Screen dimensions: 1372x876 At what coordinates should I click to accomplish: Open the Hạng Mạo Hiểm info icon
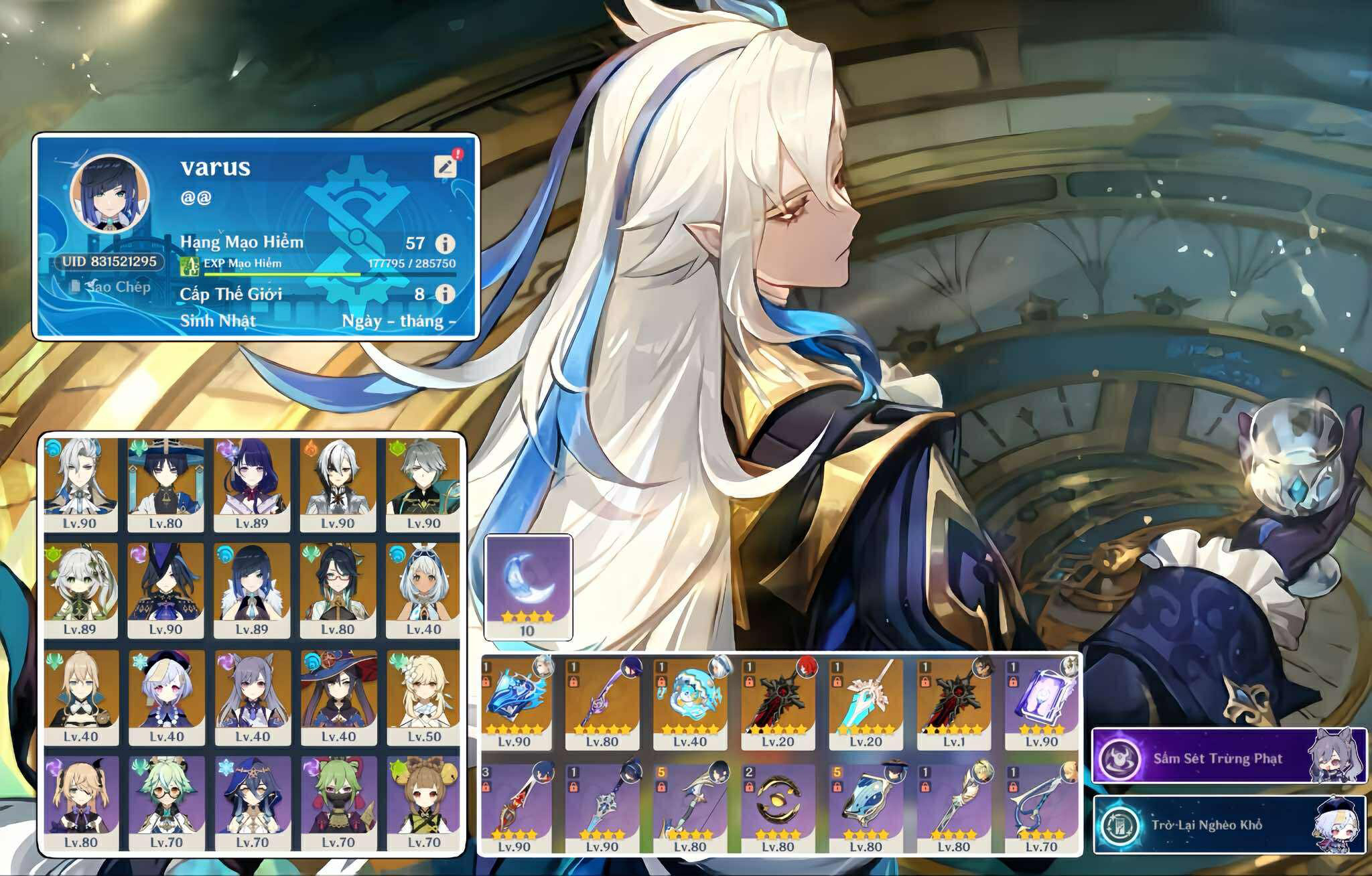click(445, 243)
